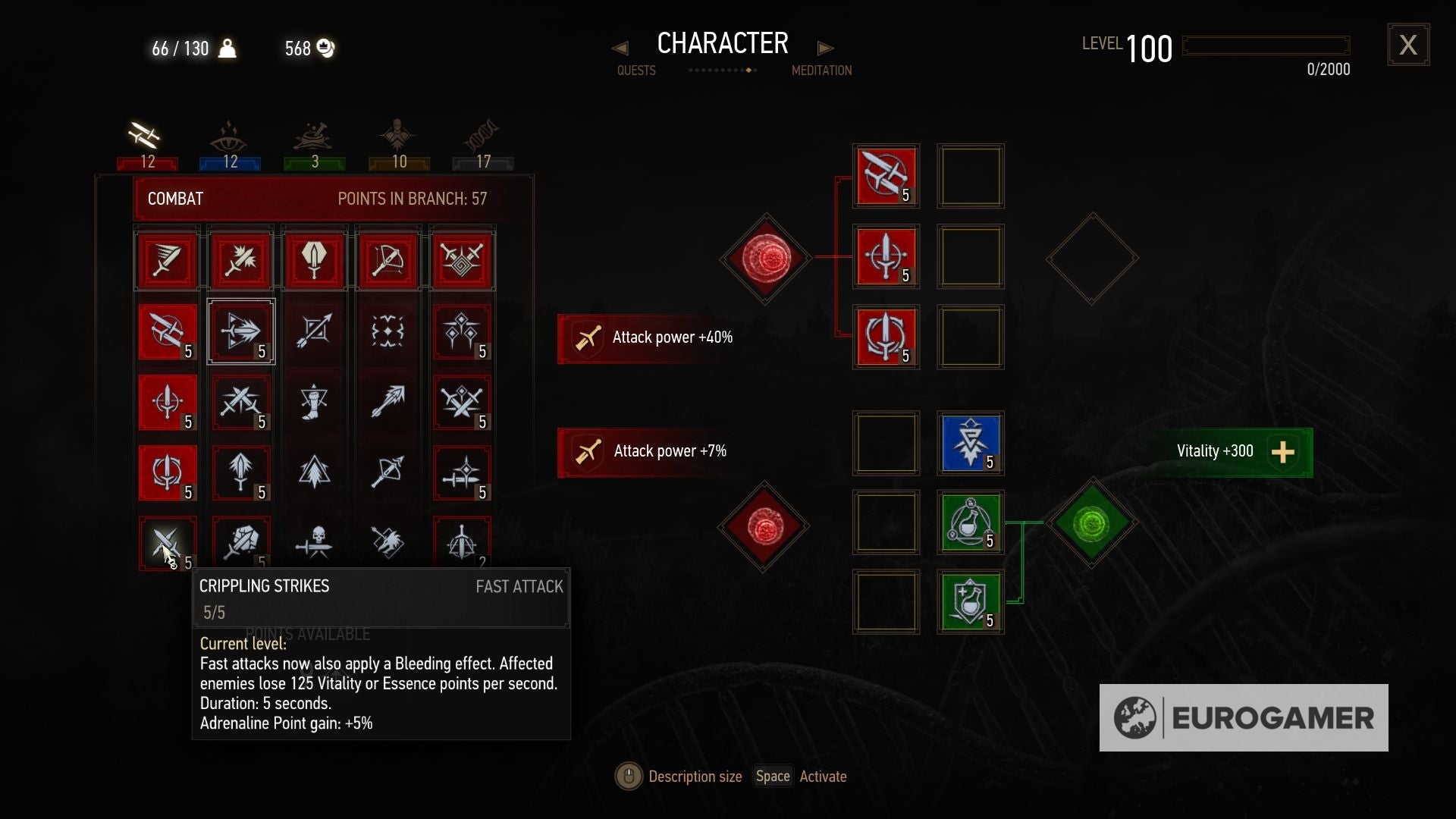Click the empty diamond mutagen slot
The width and height of the screenshot is (1456, 819).
coord(1092,258)
